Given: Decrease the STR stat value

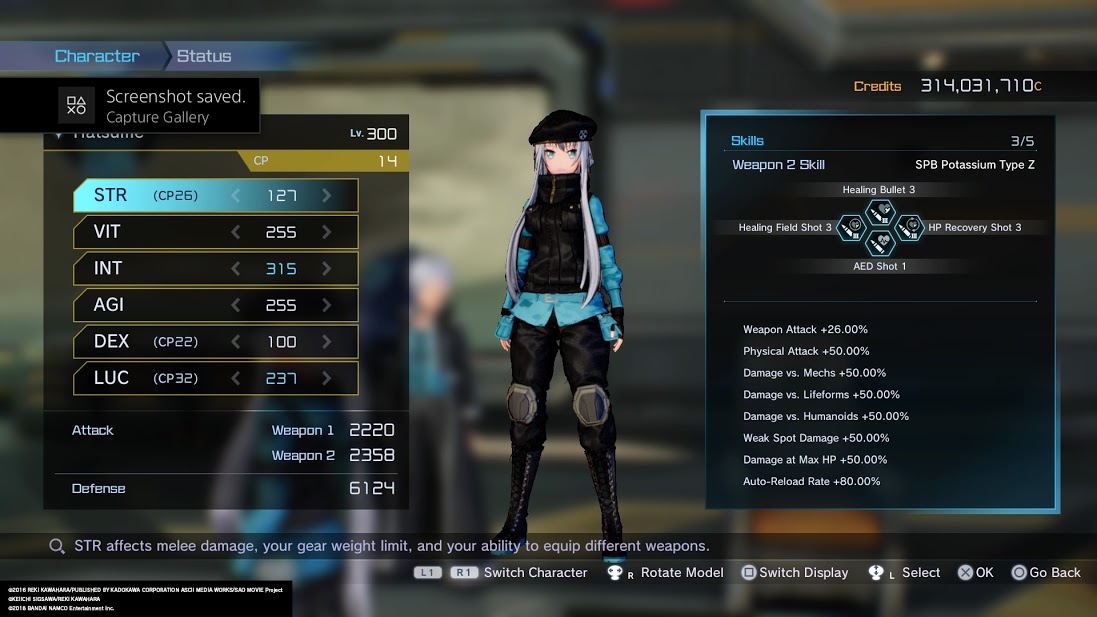Looking at the screenshot, I should [x=236, y=196].
